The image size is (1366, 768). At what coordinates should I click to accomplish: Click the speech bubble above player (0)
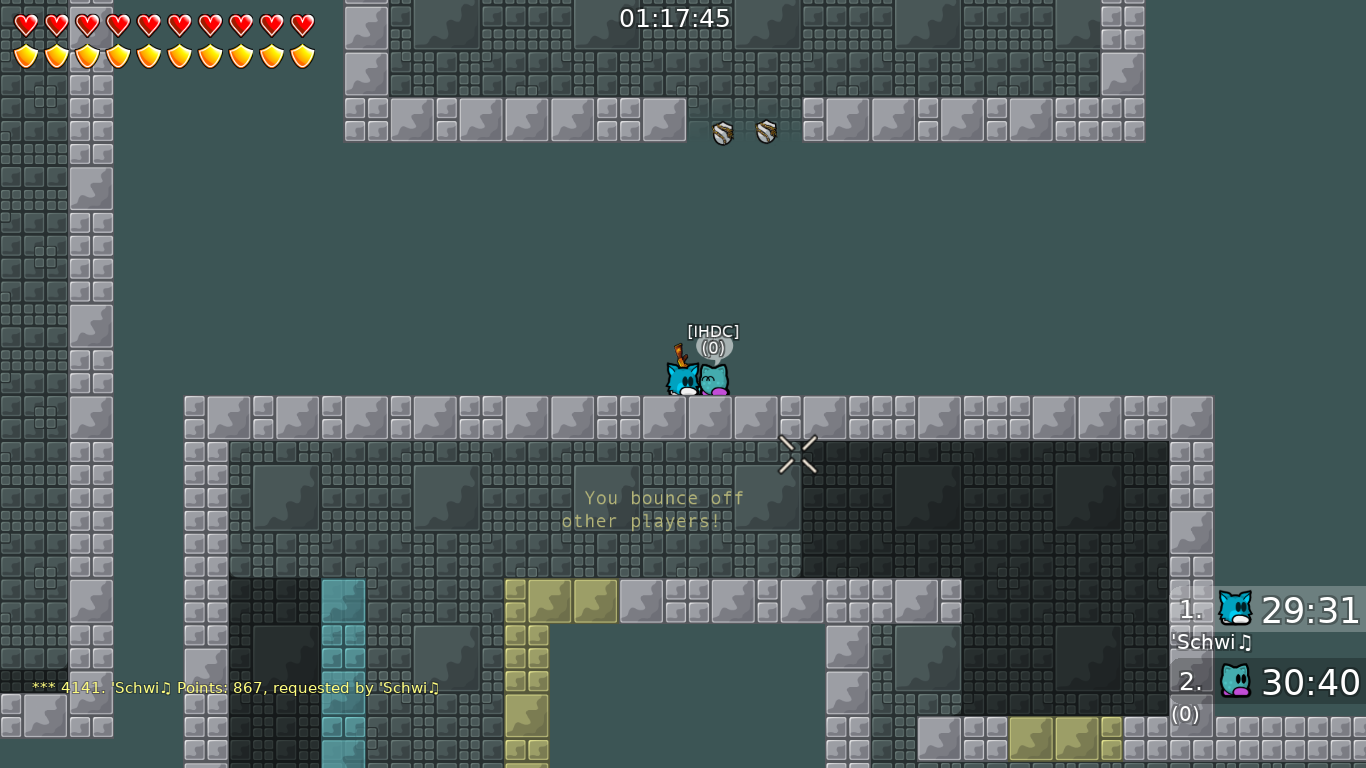click(x=713, y=348)
